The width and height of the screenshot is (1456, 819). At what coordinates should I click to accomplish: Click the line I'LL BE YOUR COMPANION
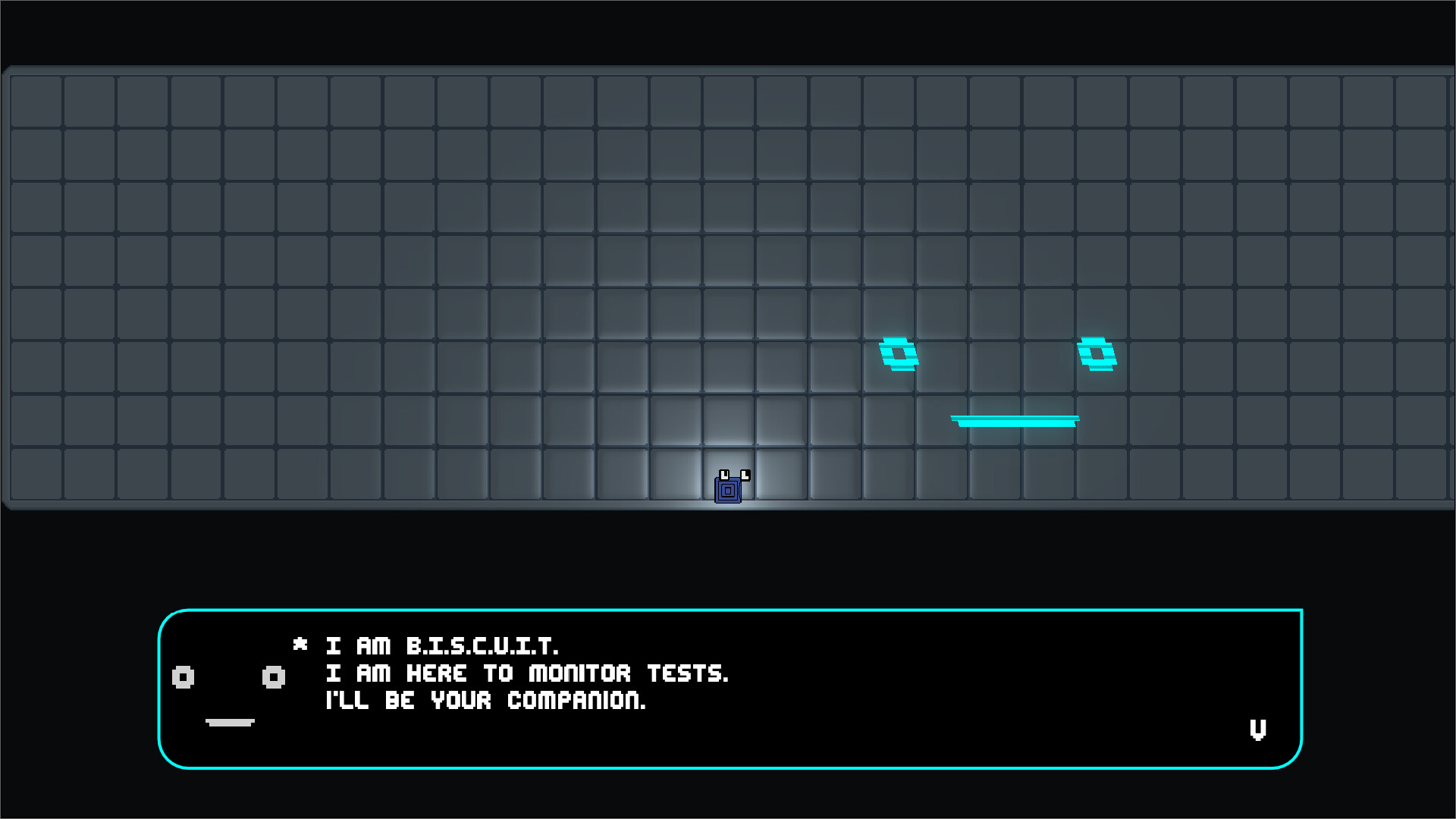coord(485,700)
